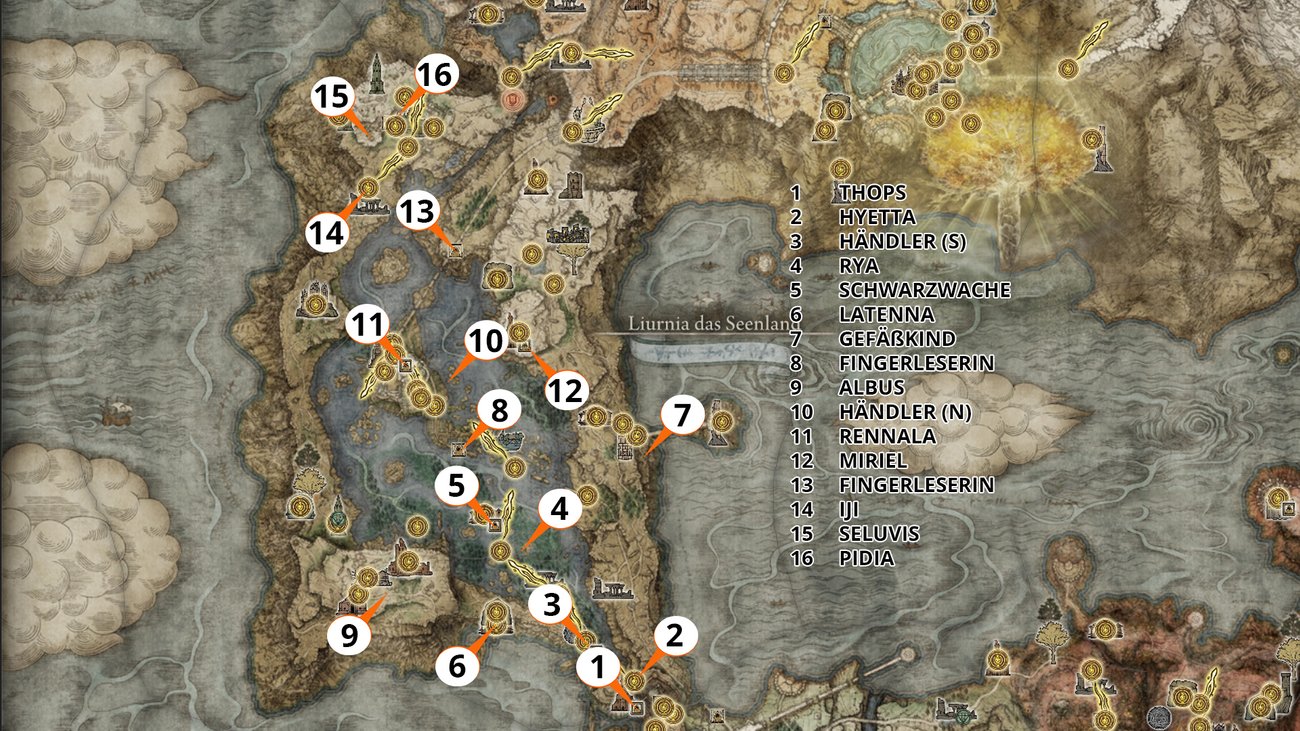This screenshot has height=731, width=1300.
Task: Select marker 16 for Pidia
Action: tap(437, 72)
